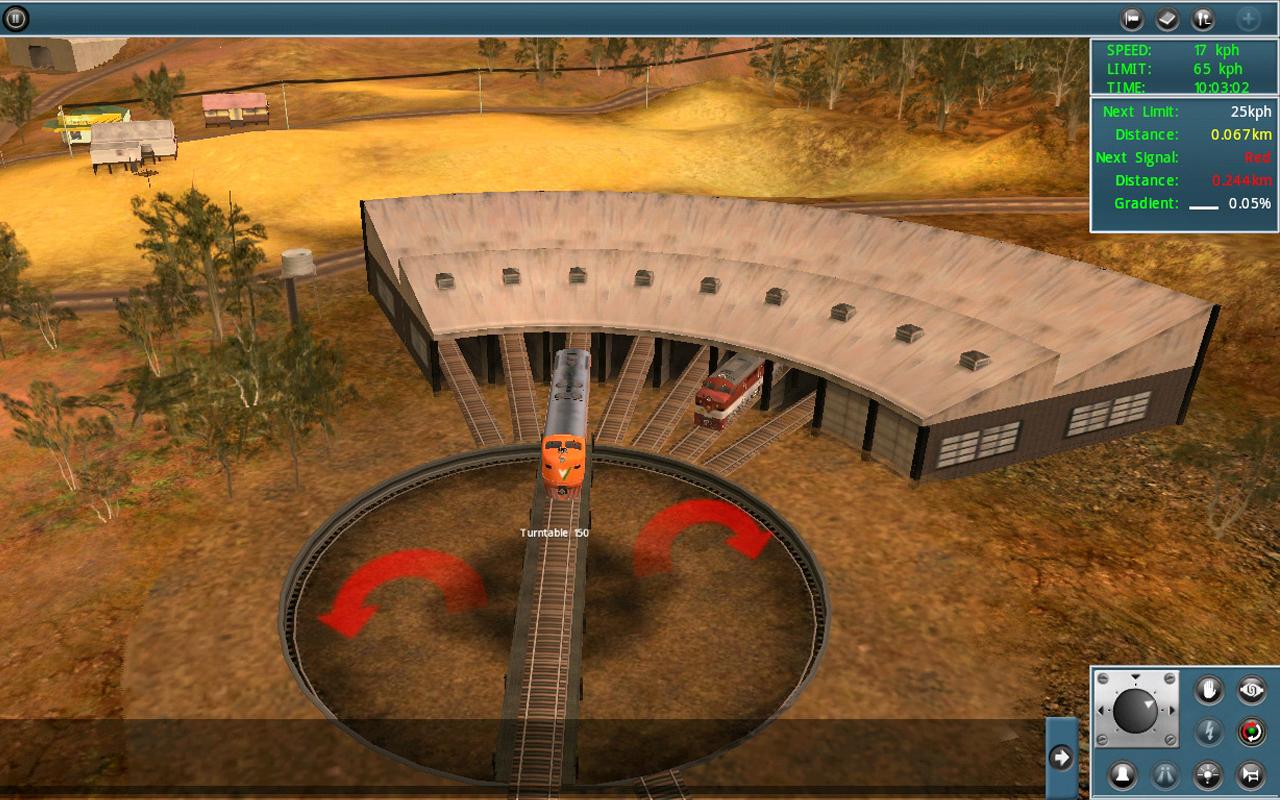Click the throttle down arrow marker
This screenshot has height=800, width=1280.
(x=1135, y=677)
